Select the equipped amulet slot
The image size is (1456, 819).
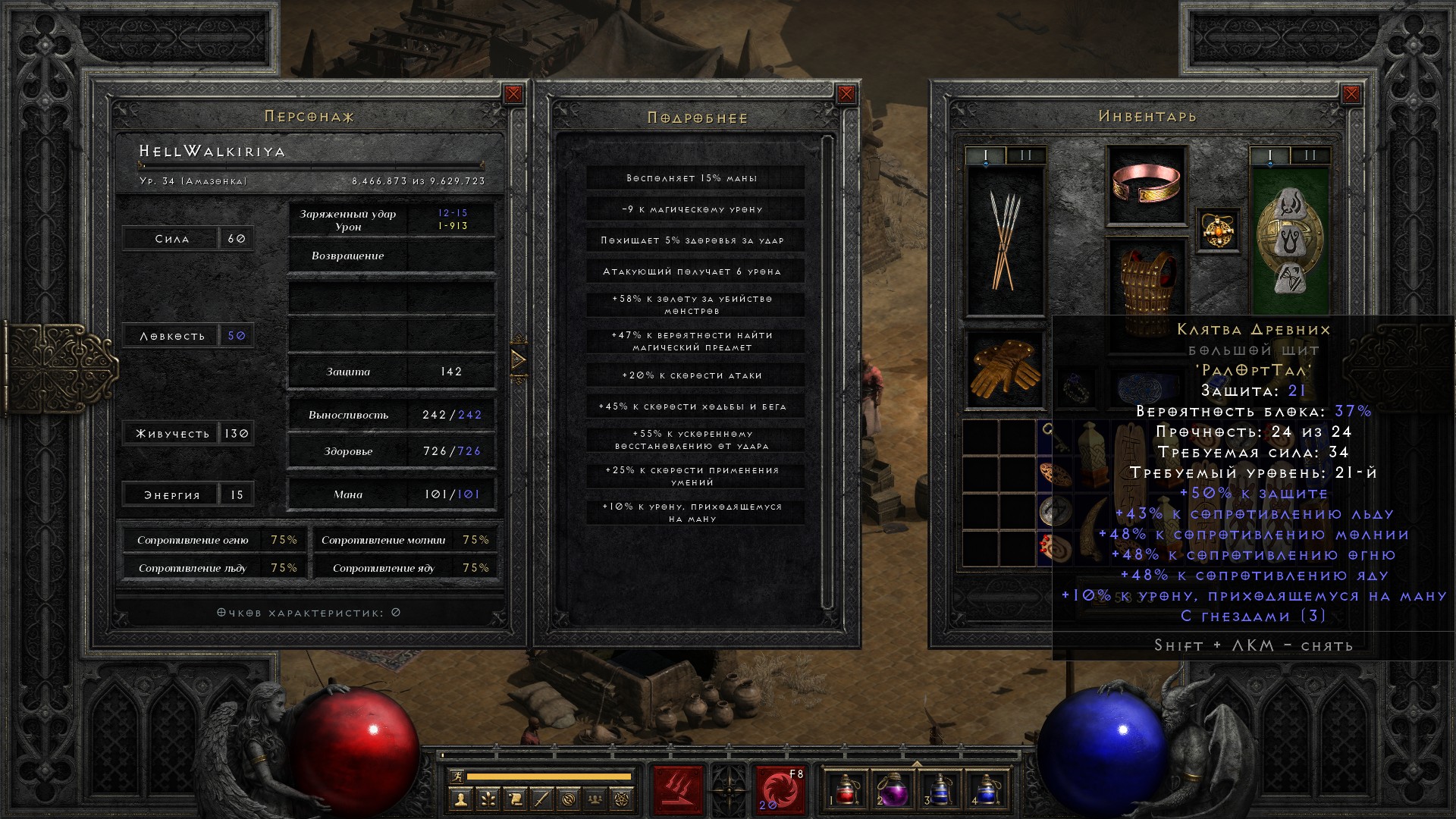1217,231
